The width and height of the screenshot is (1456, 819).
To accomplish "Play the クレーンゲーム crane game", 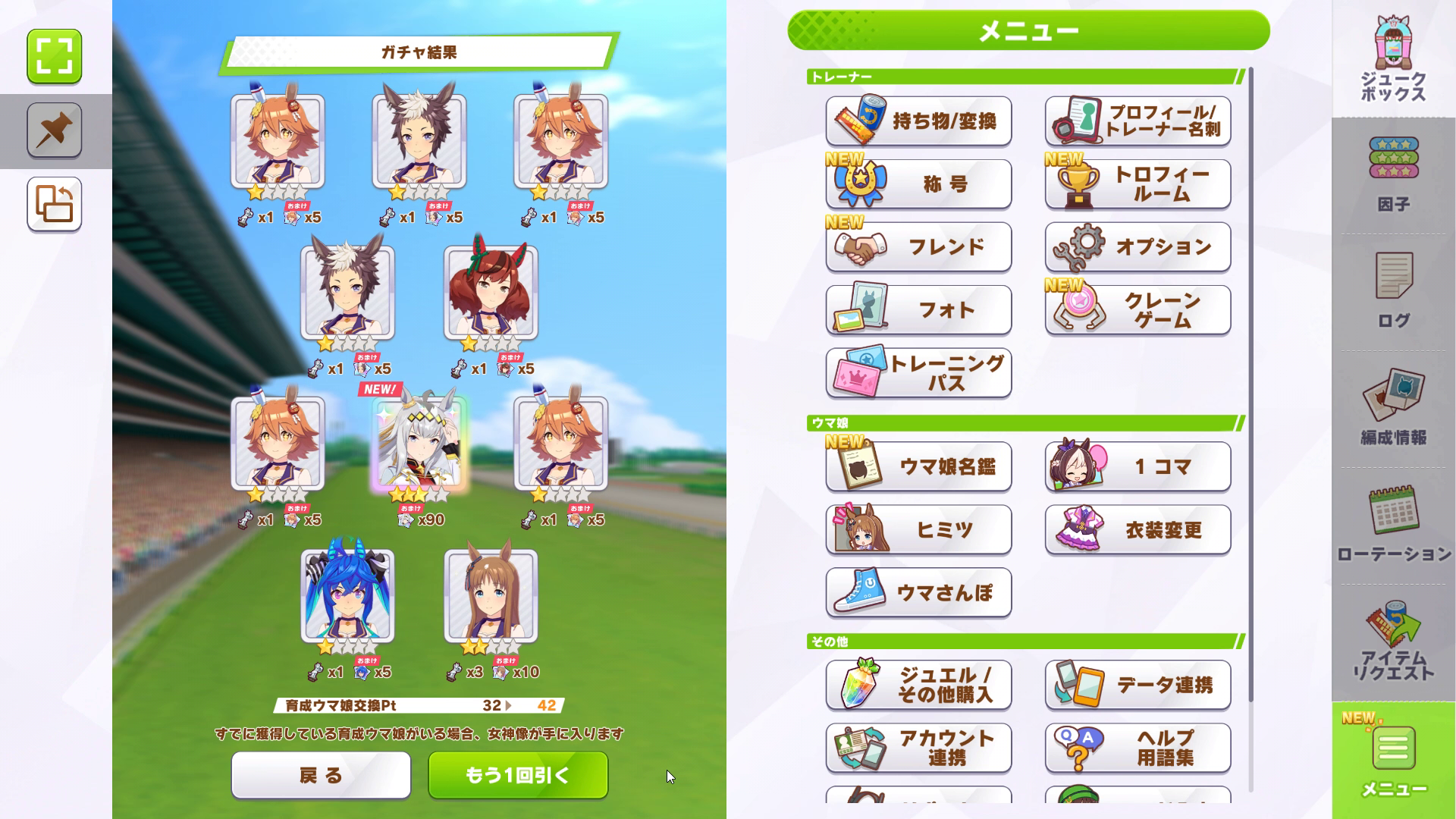I will coord(1137,310).
